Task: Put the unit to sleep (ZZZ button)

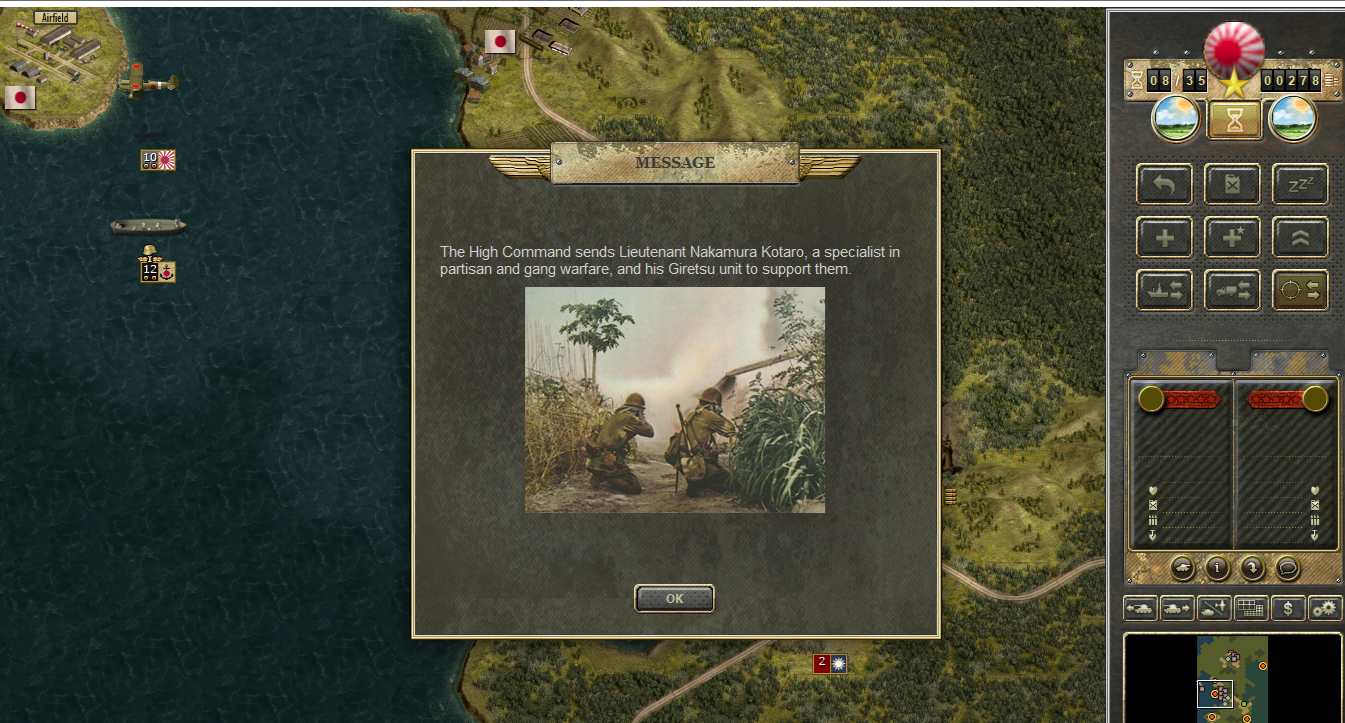Action: point(1300,184)
